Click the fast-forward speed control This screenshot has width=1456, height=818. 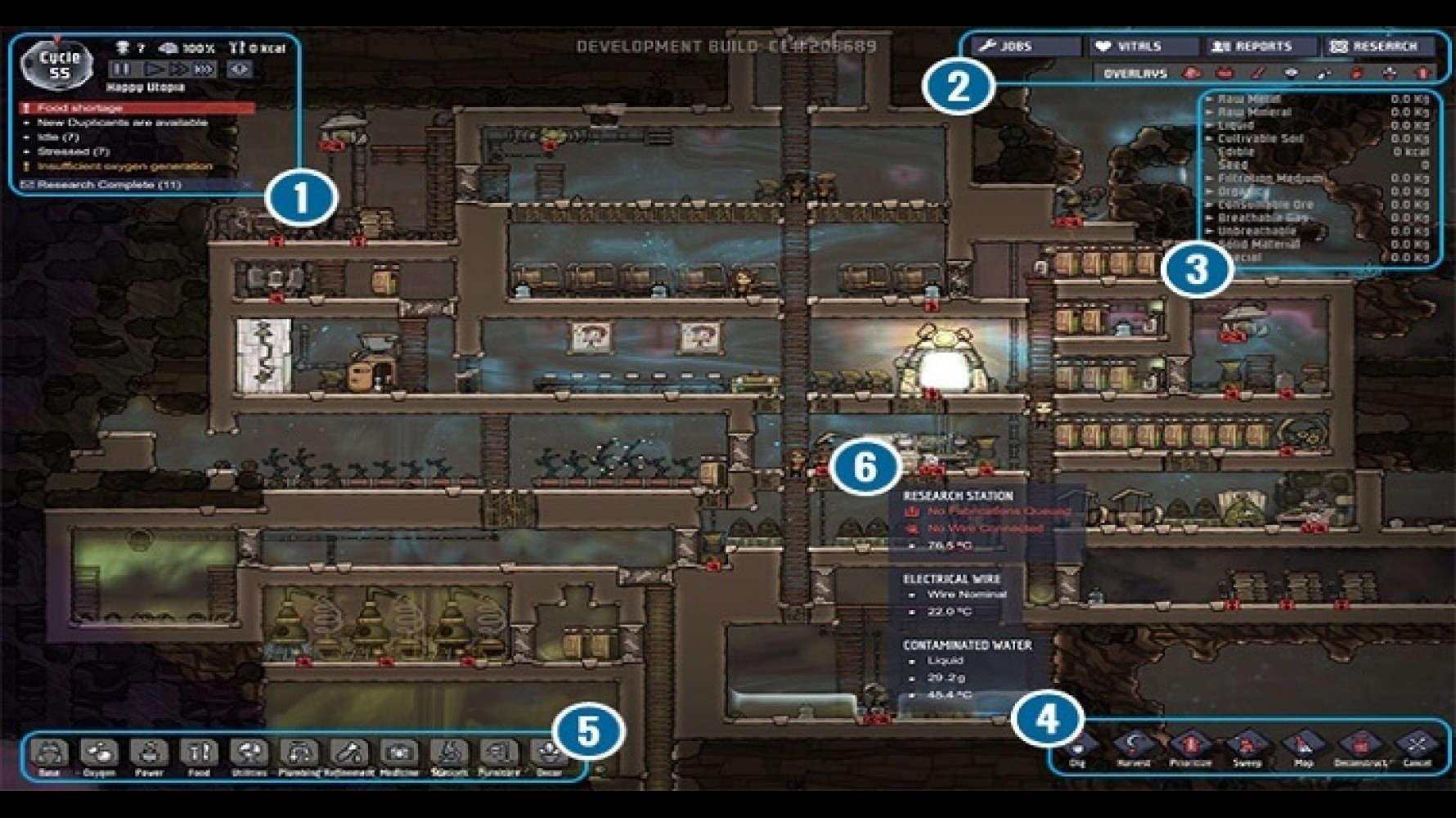pyautogui.click(x=177, y=69)
